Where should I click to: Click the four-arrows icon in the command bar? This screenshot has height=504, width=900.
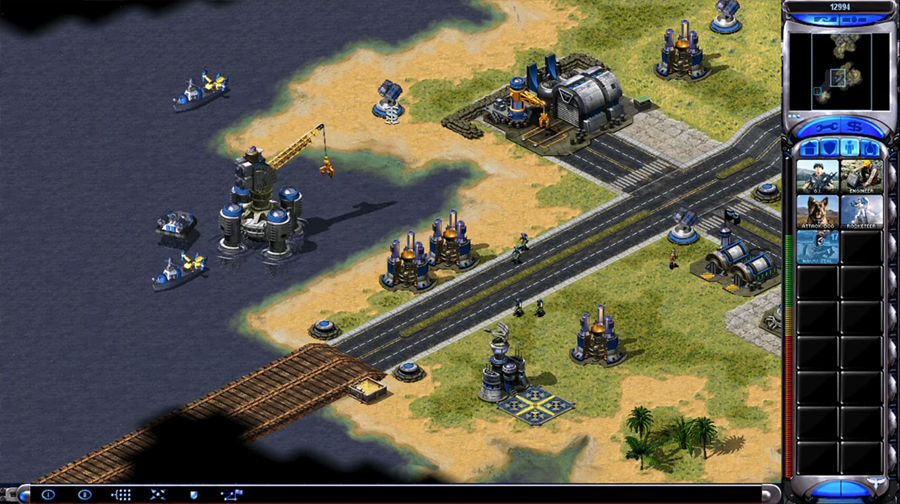157,494
